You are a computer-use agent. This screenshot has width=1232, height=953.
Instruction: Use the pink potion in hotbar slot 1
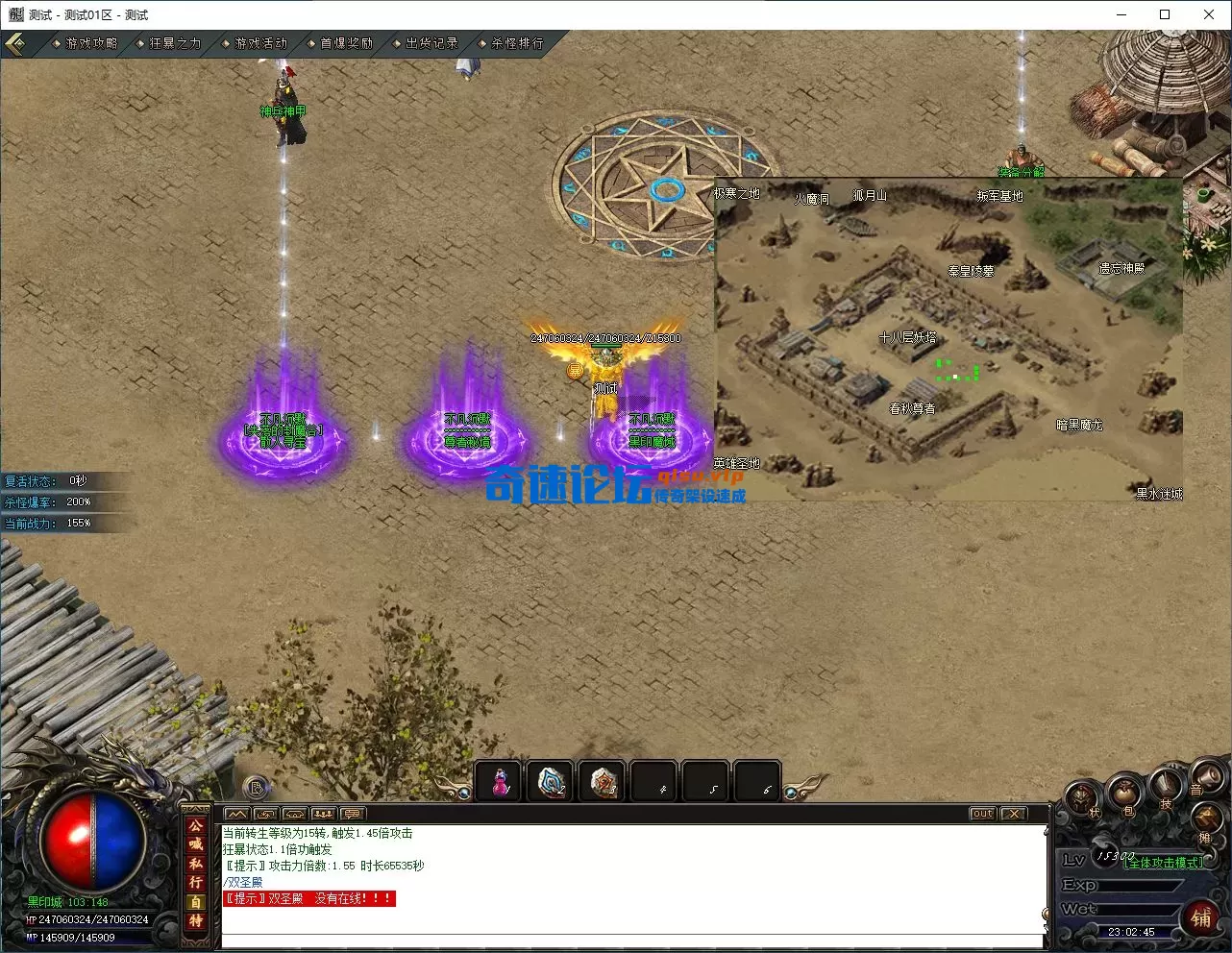(x=500, y=782)
